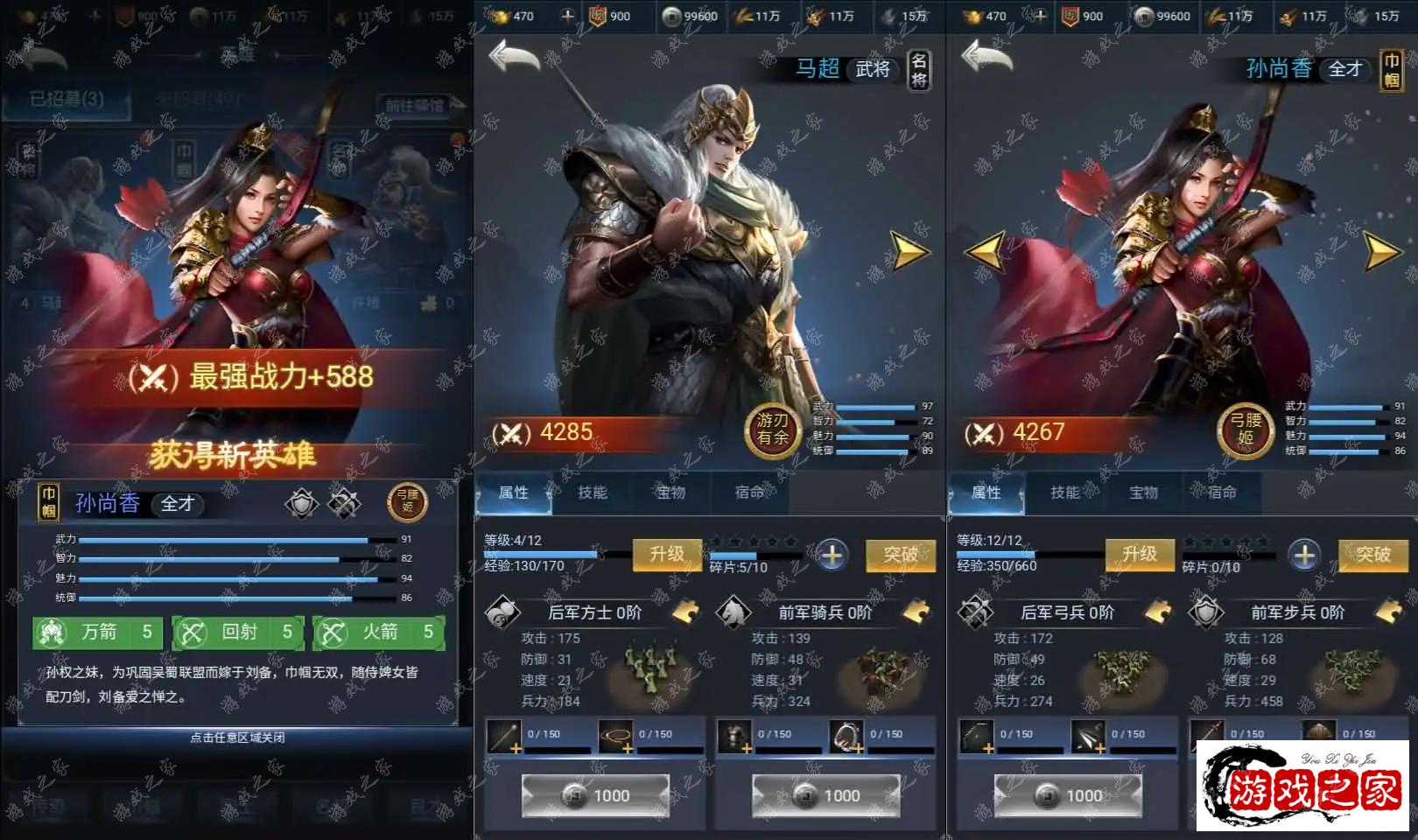Click 点击任意区域关闭 to dismiss new hero popup
Viewport: 1418px width, 840px height.
[x=237, y=738]
